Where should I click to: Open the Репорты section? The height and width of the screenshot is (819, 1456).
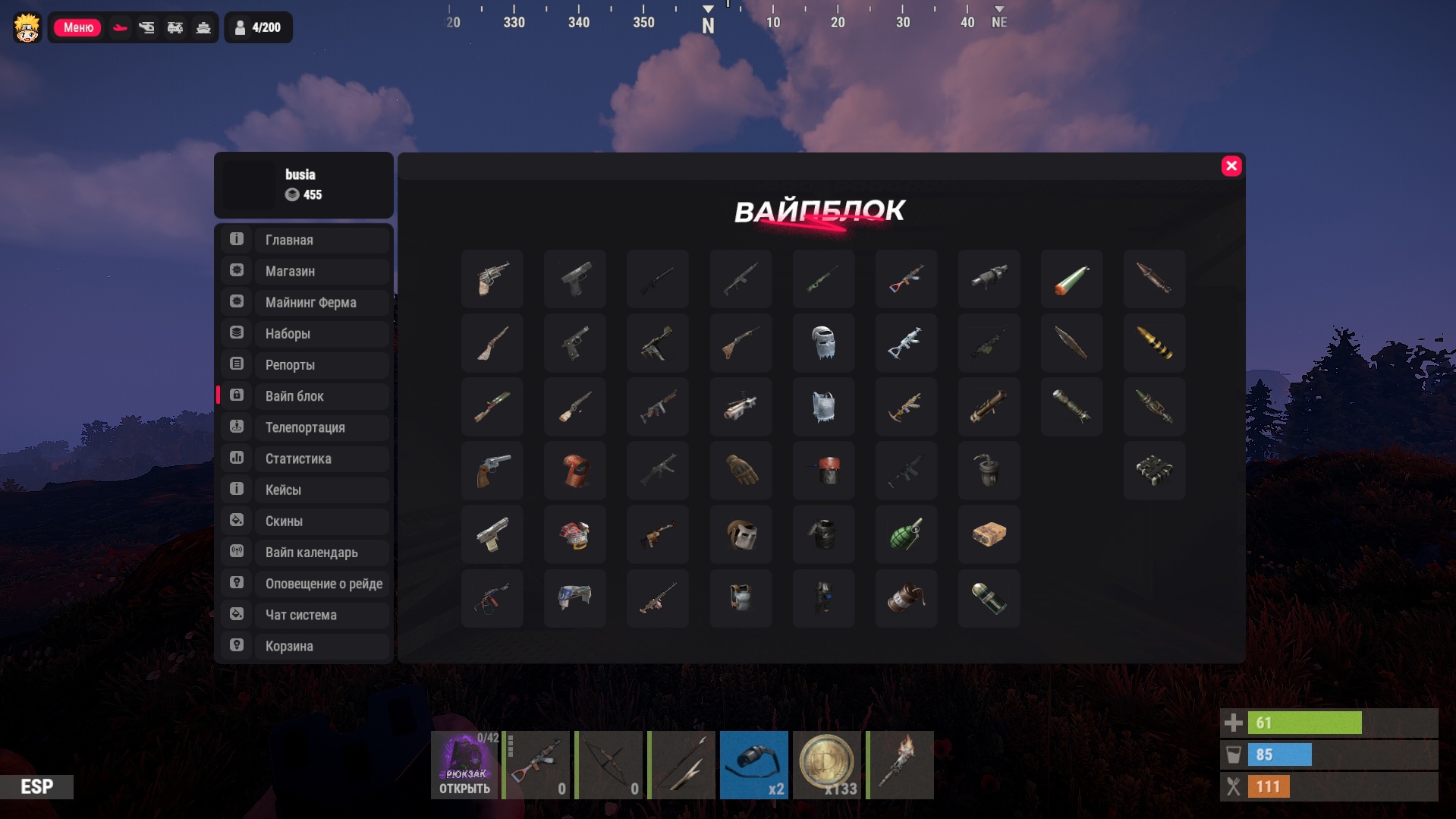(x=305, y=365)
